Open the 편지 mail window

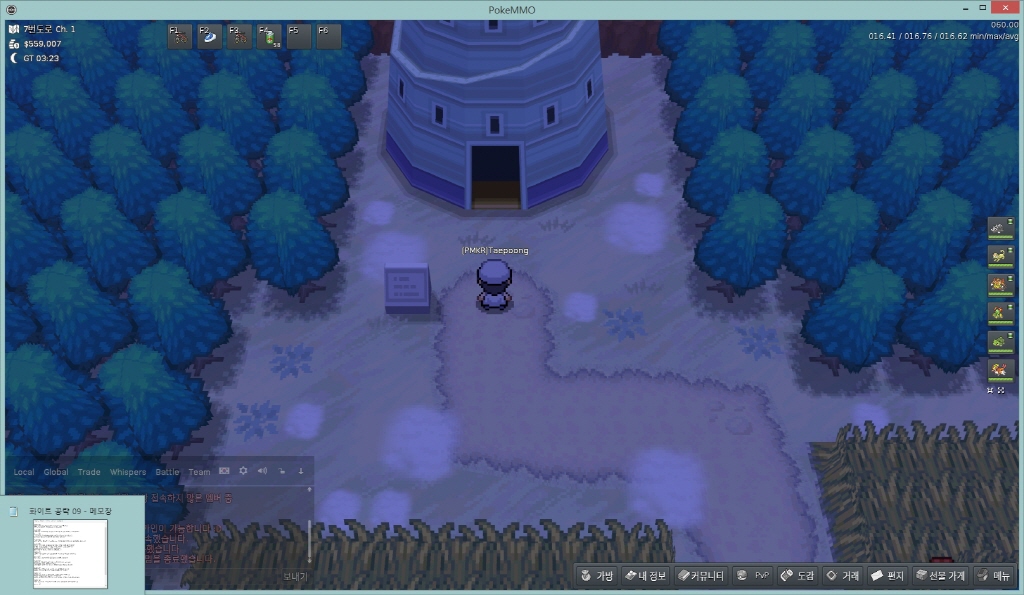pyautogui.click(x=887, y=575)
